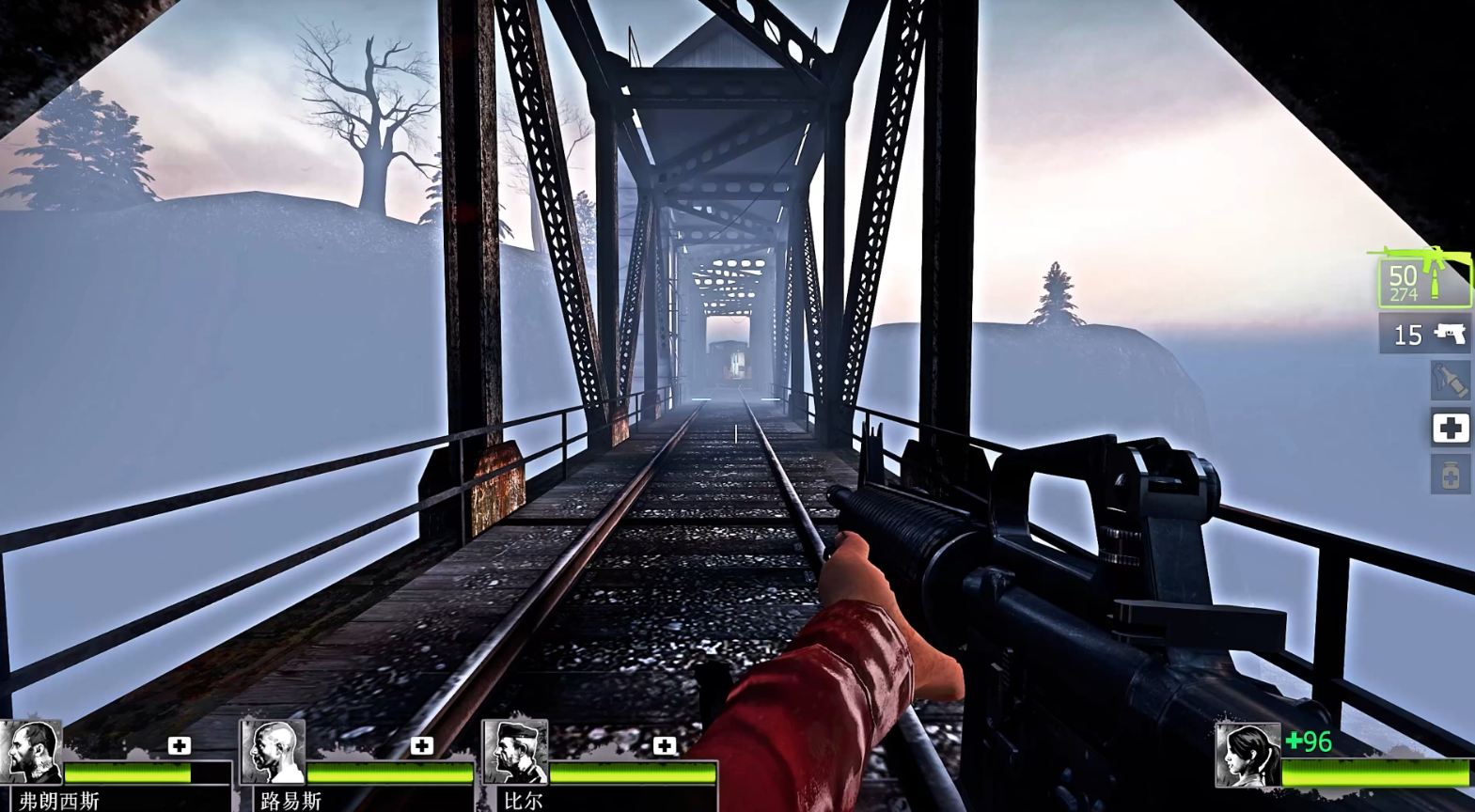The image size is (1475, 812).
Task: Pick the dimmed pain pills slot
Action: (1450, 475)
